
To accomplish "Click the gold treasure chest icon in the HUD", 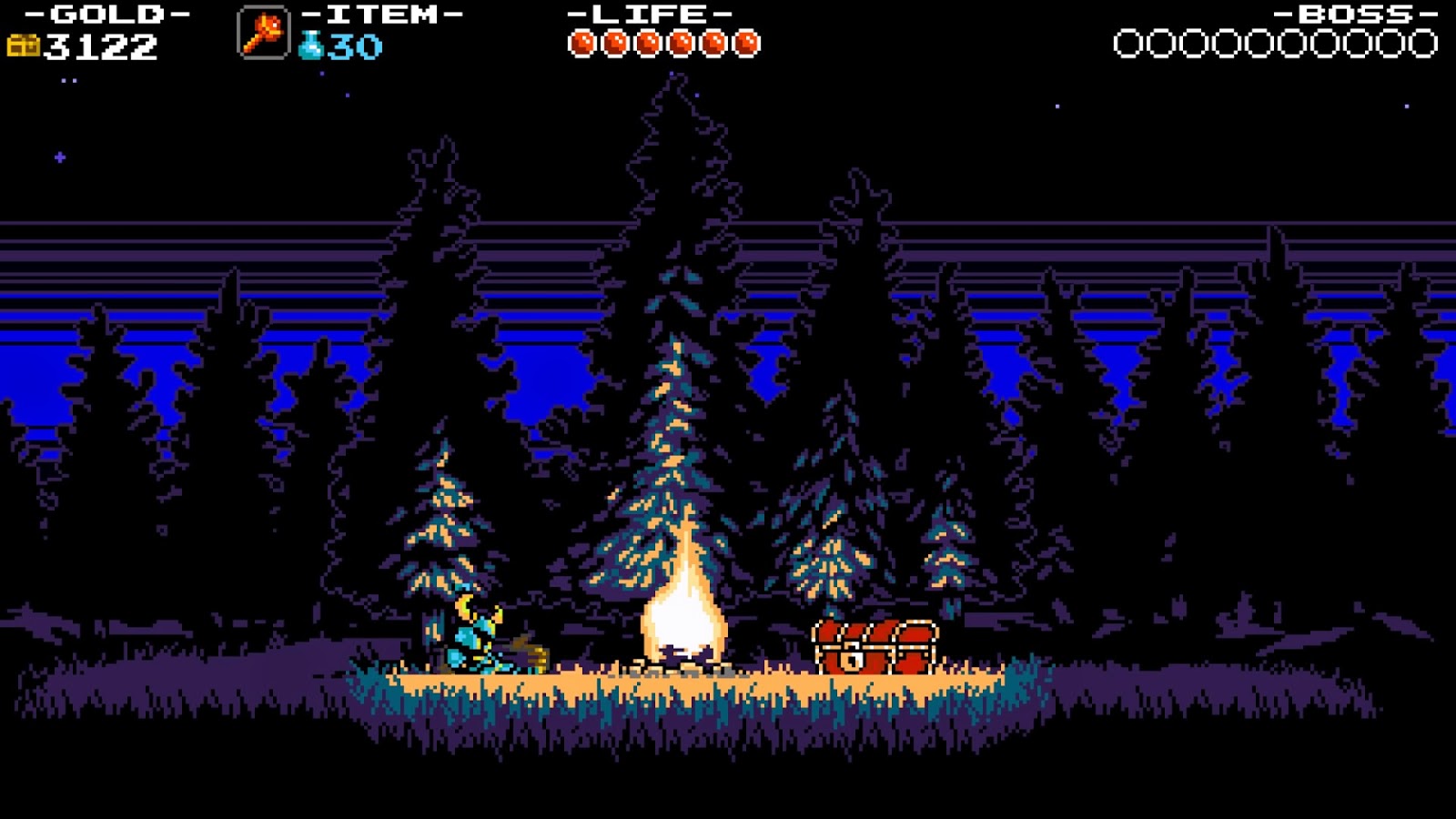I will (x=25, y=43).
